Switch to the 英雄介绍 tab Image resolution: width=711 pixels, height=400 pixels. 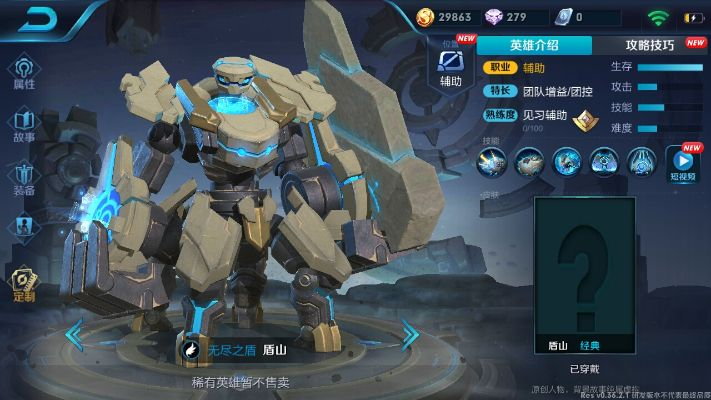pyautogui.click(x=534, y=45)
